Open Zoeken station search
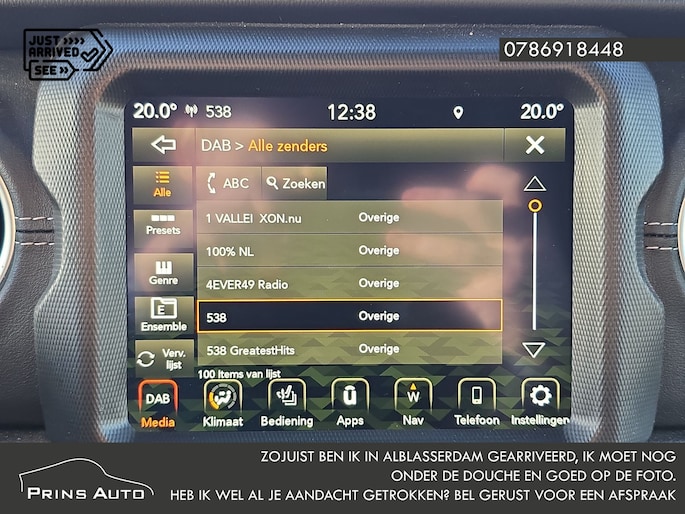The image size is (685, 514). click(295, 183)
